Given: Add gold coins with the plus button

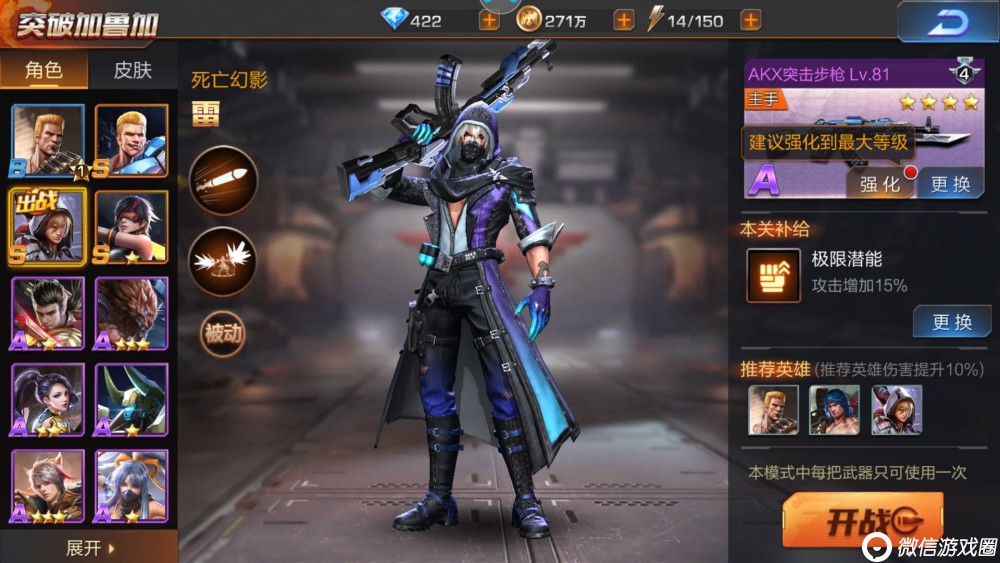Looking at the screenshot, I should tap(623, 20).
